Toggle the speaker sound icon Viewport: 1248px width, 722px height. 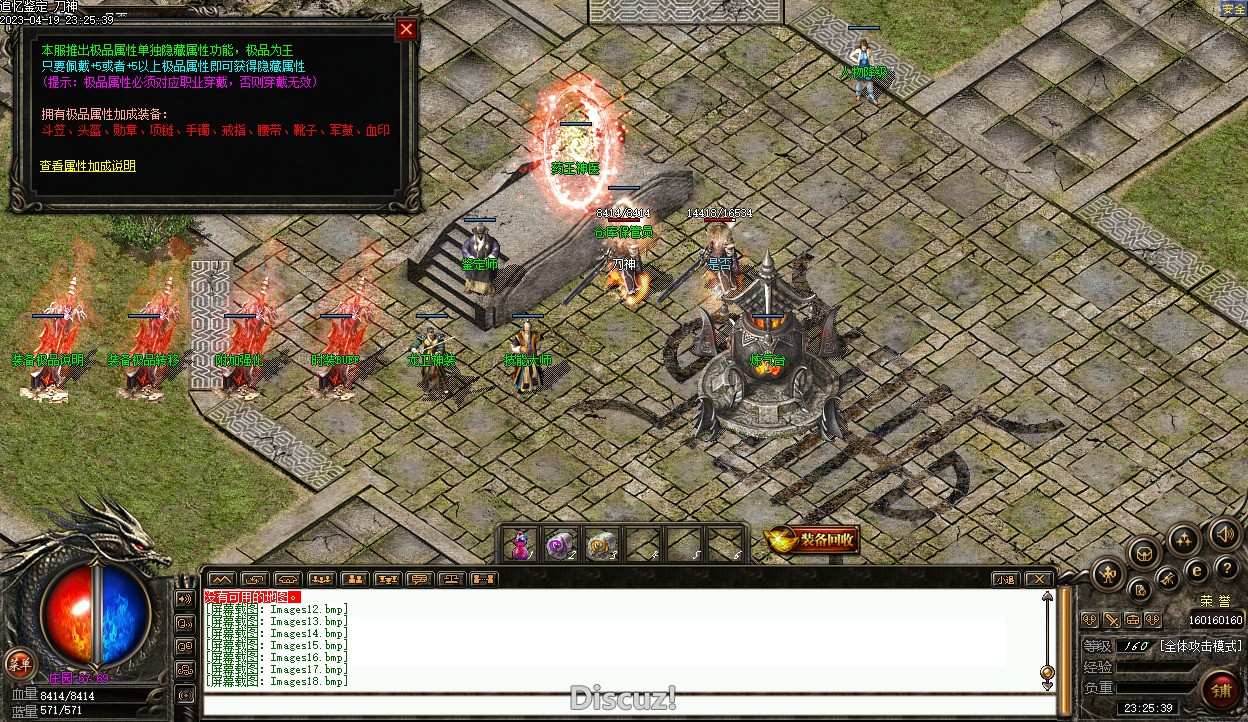click(x=1224, y=533)
